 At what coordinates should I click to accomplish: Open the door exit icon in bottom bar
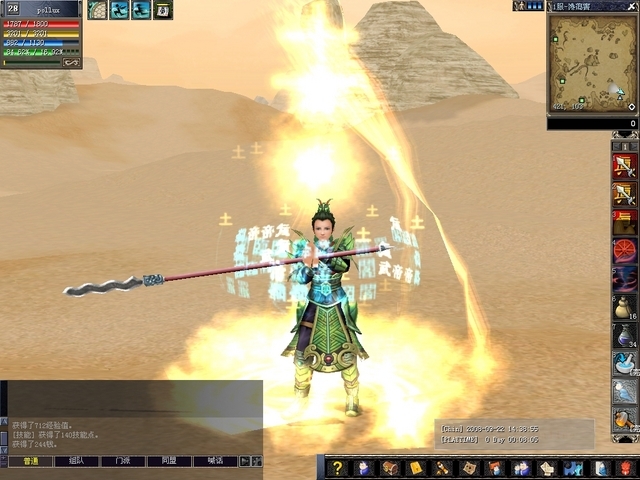coord(598,468)
